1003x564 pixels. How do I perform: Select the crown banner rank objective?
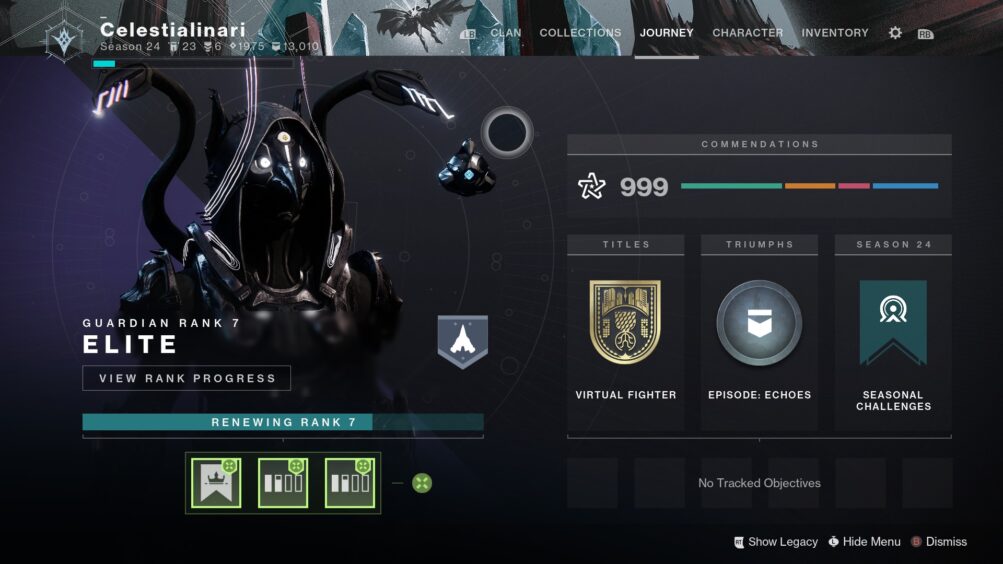[217, 483]
